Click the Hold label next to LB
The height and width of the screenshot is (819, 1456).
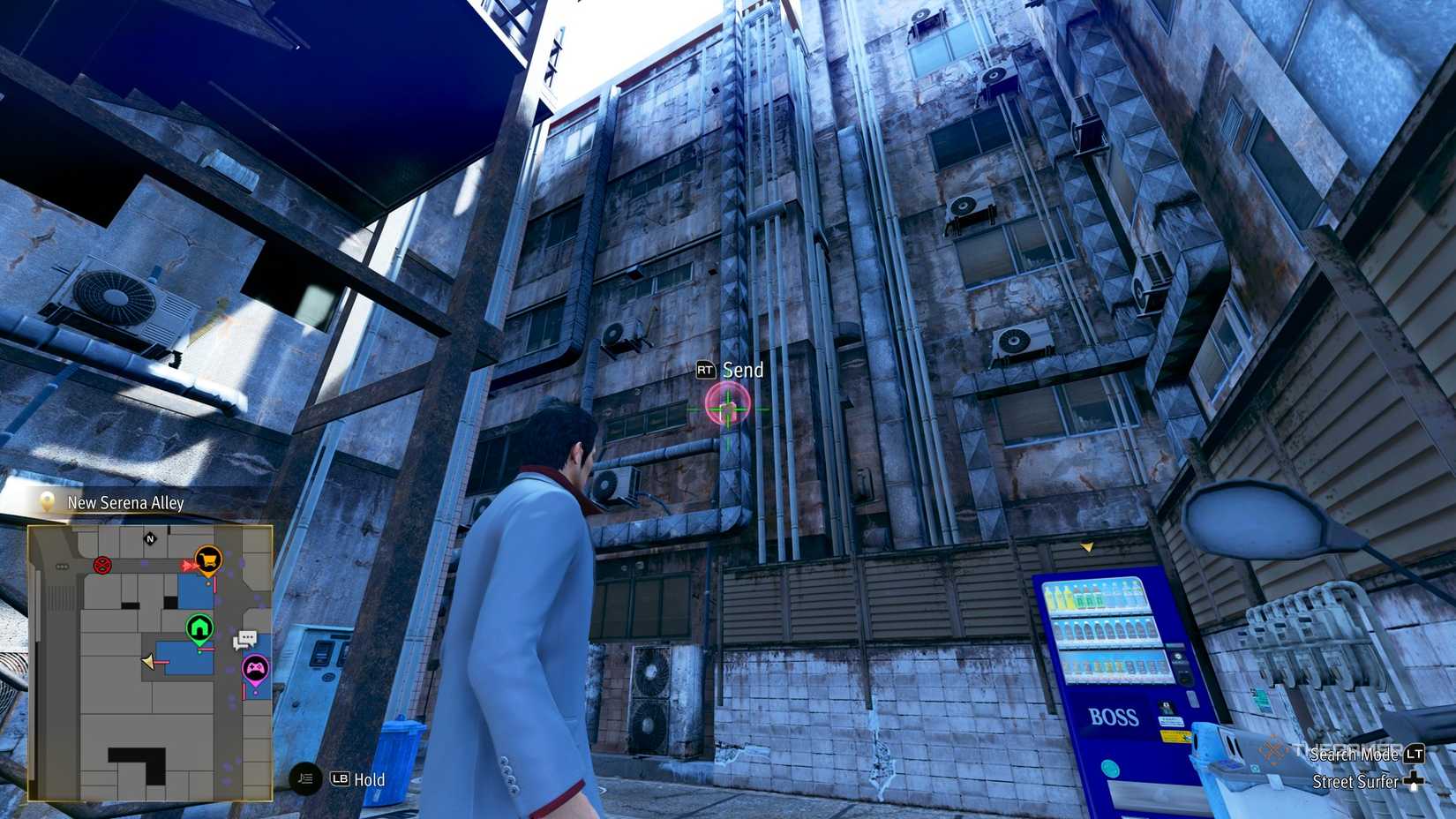point(369,780)
